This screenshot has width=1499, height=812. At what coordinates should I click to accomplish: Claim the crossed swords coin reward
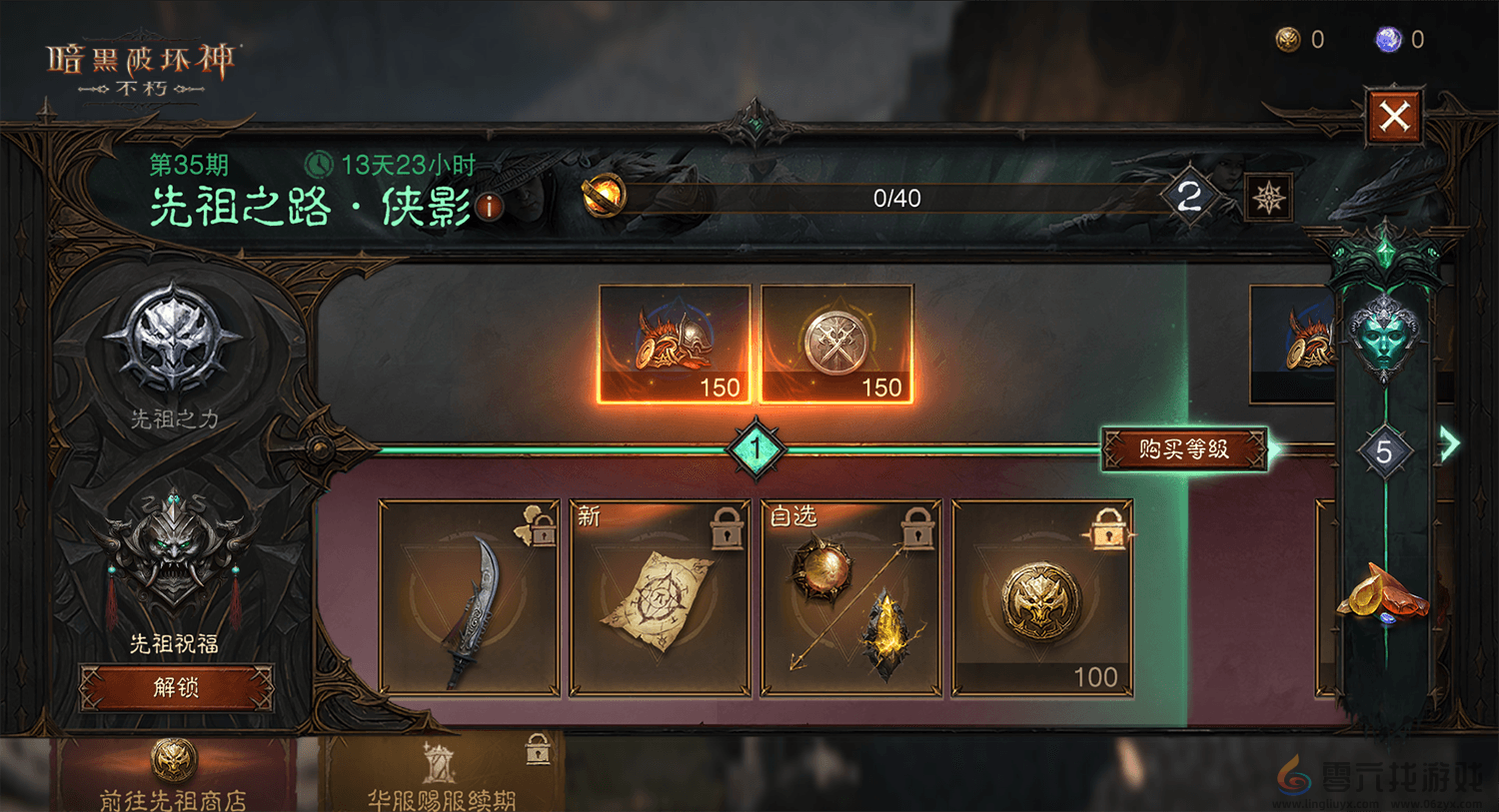pyautogui.click(x=837, y=345)
